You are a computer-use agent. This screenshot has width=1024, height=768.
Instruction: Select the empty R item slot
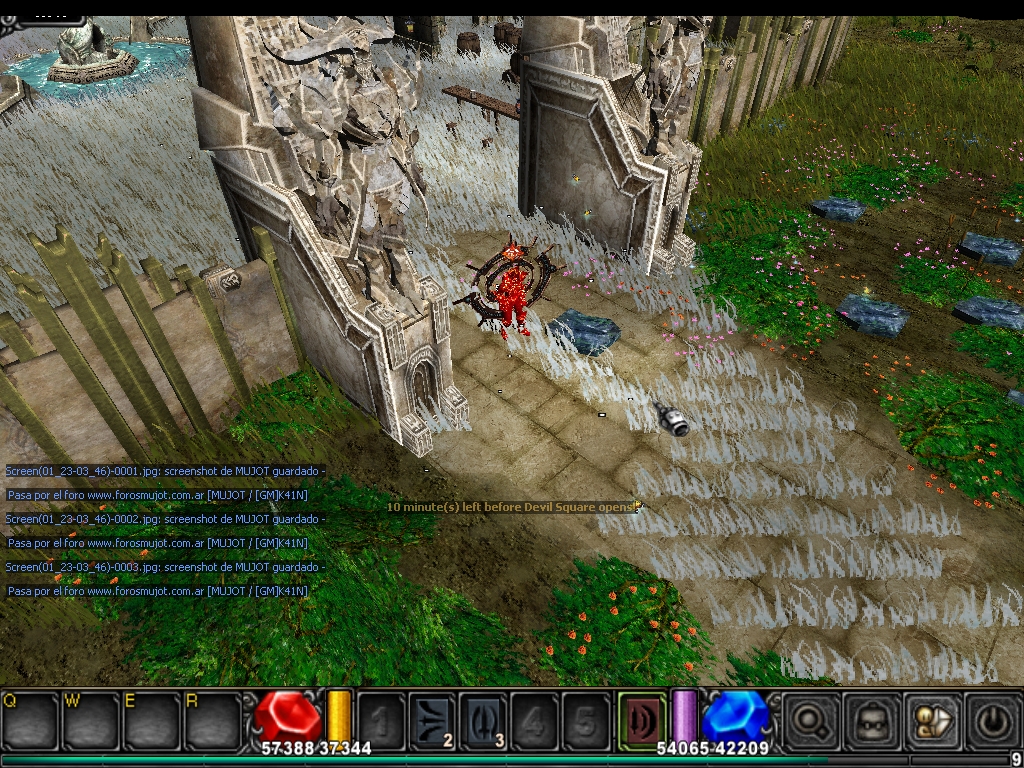click(x=212, y=720)
